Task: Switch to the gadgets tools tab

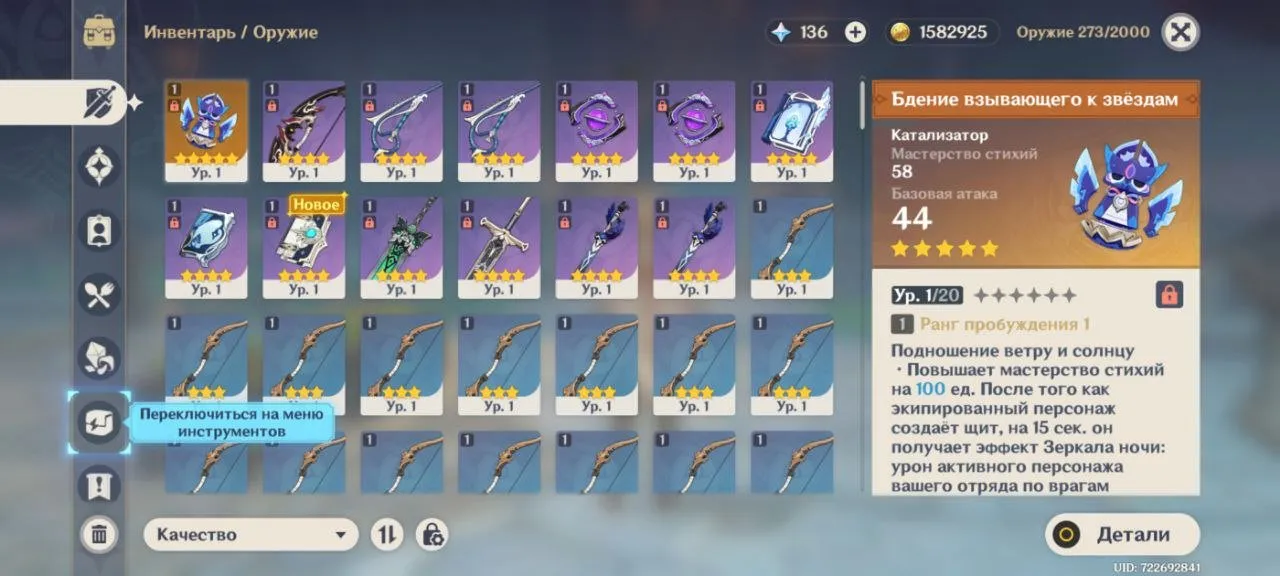Action: pos(99,422)
